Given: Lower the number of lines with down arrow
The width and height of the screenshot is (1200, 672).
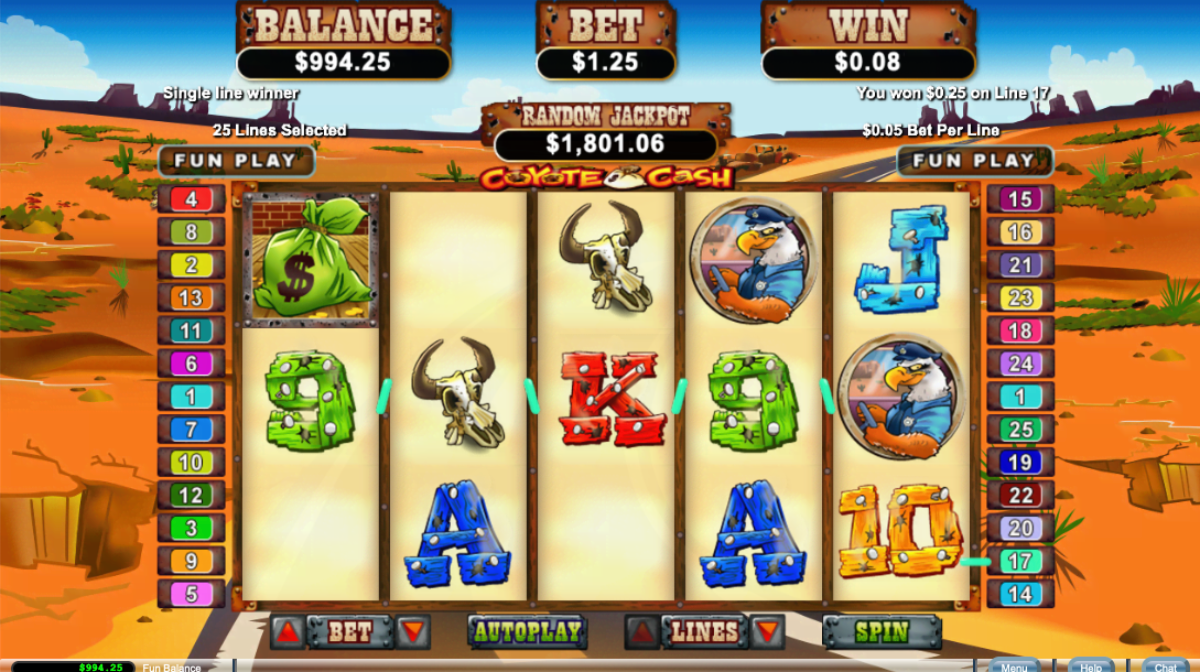Looking at the screenshot, I should (766, 632).
